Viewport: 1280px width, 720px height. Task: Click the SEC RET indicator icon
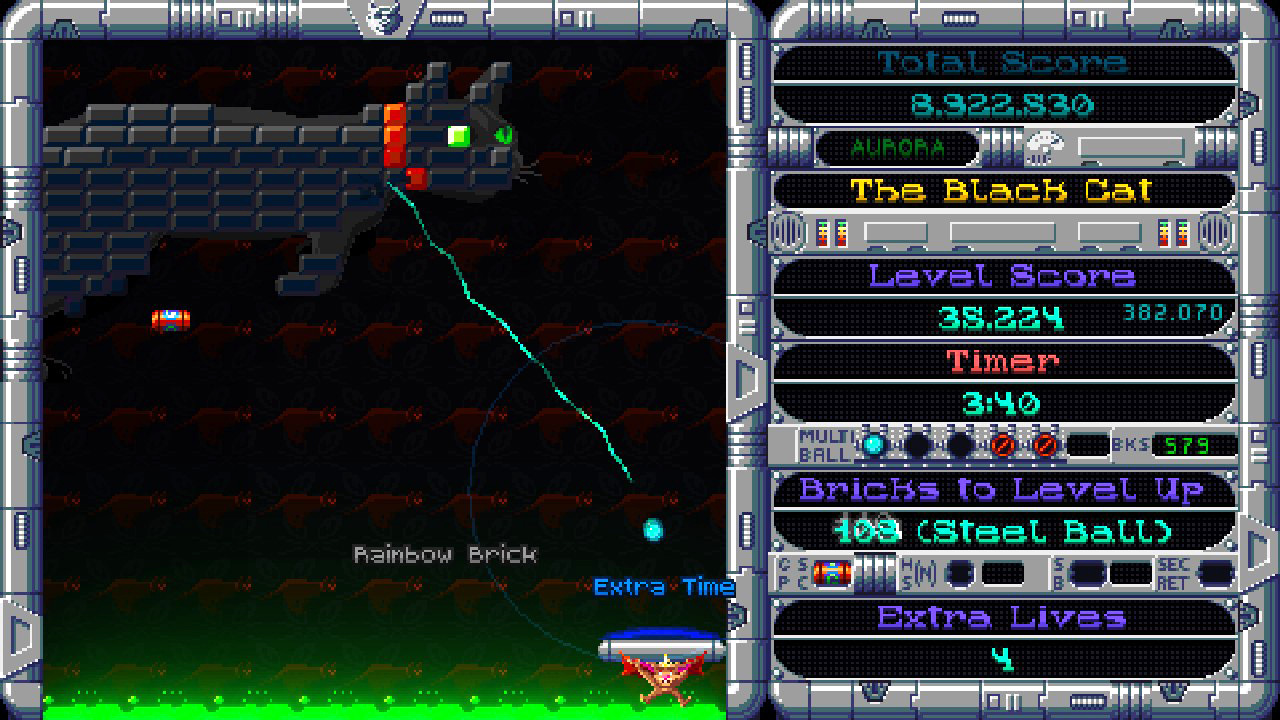(x=1215, y=573)
